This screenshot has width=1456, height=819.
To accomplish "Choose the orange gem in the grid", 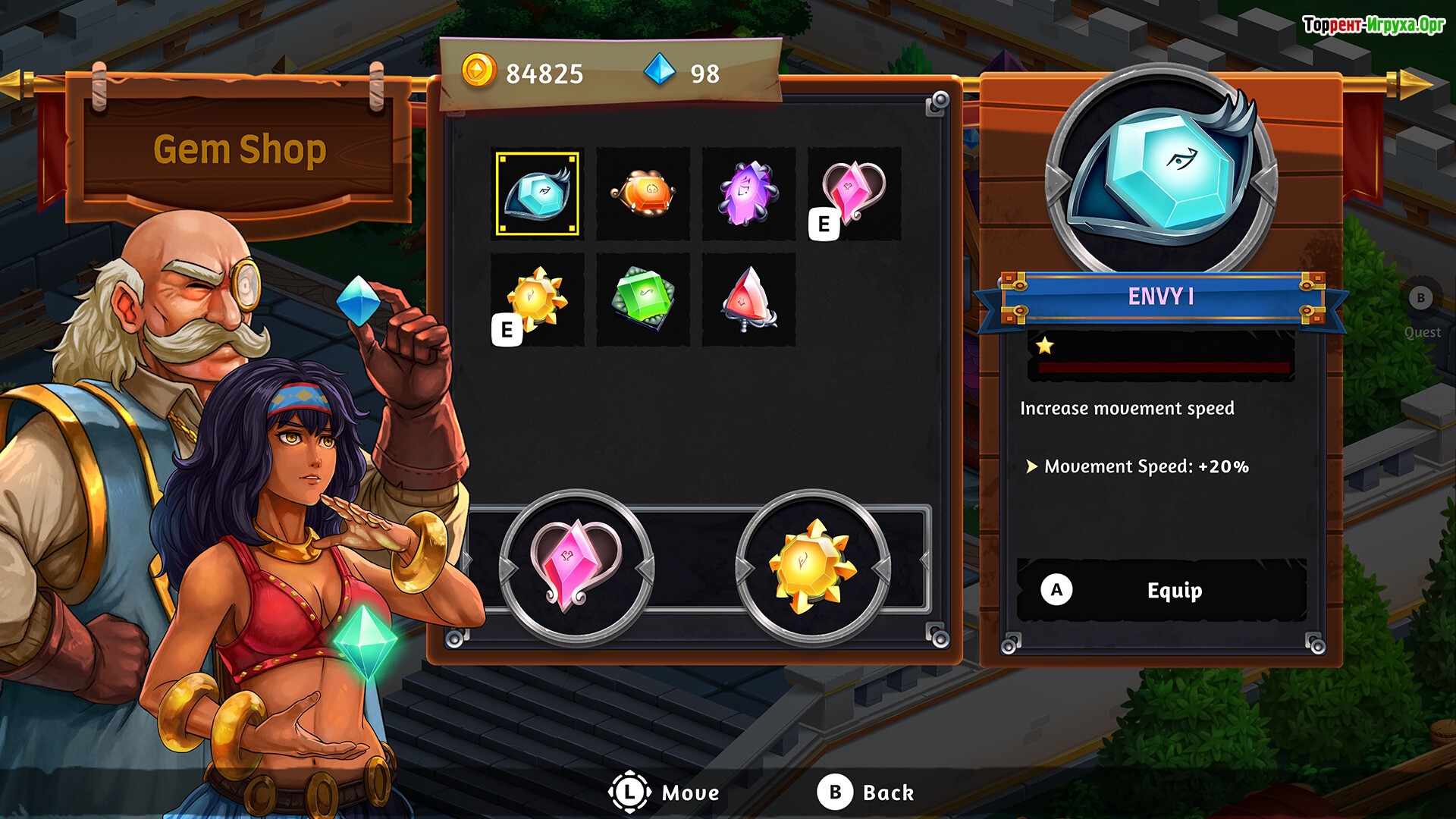I will (x=643, y=194).
